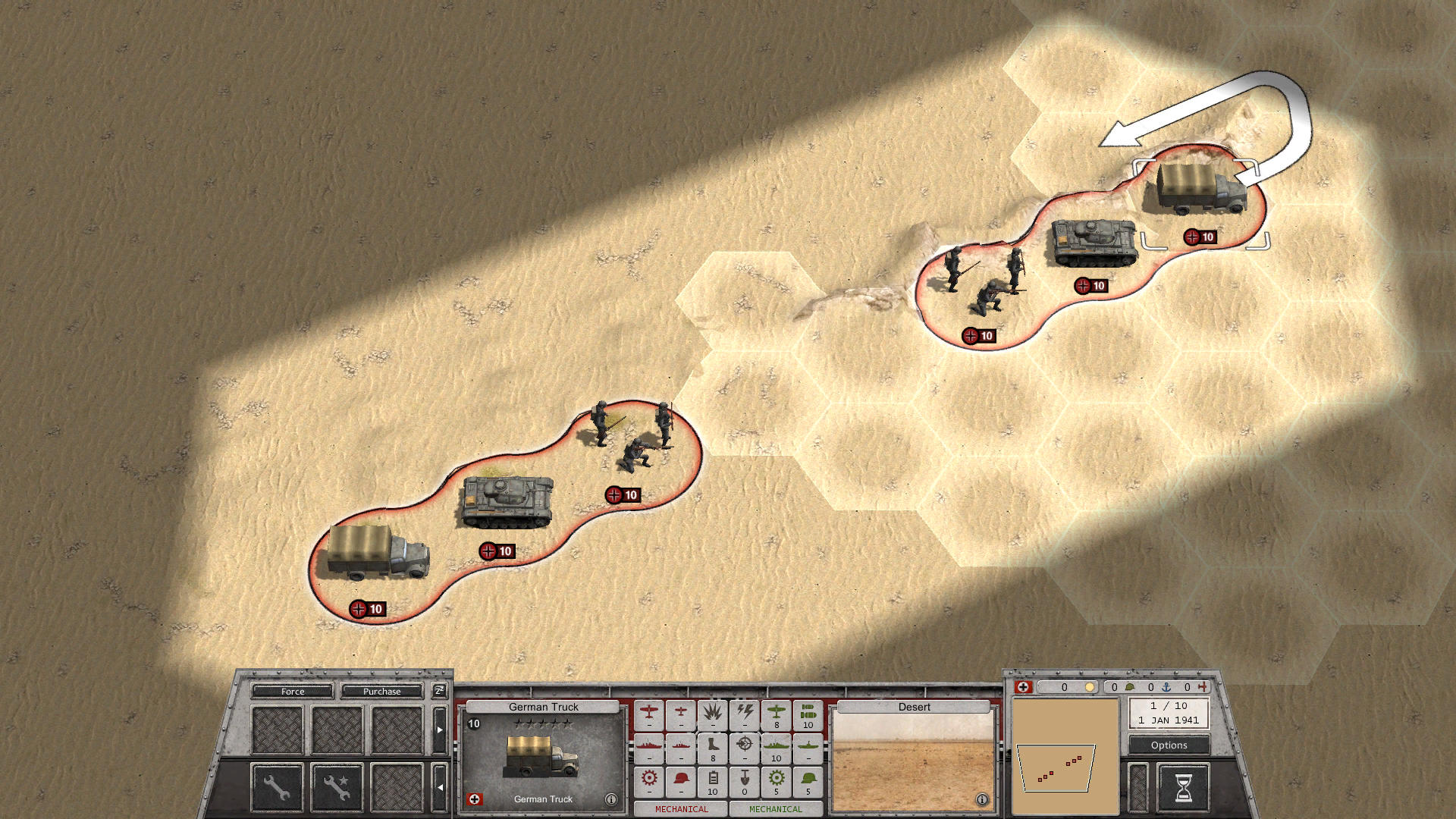Viewport: 1456px width, 819px height.
Task: Click the German Truck experience stars row
Action: [x=542, y=722]
